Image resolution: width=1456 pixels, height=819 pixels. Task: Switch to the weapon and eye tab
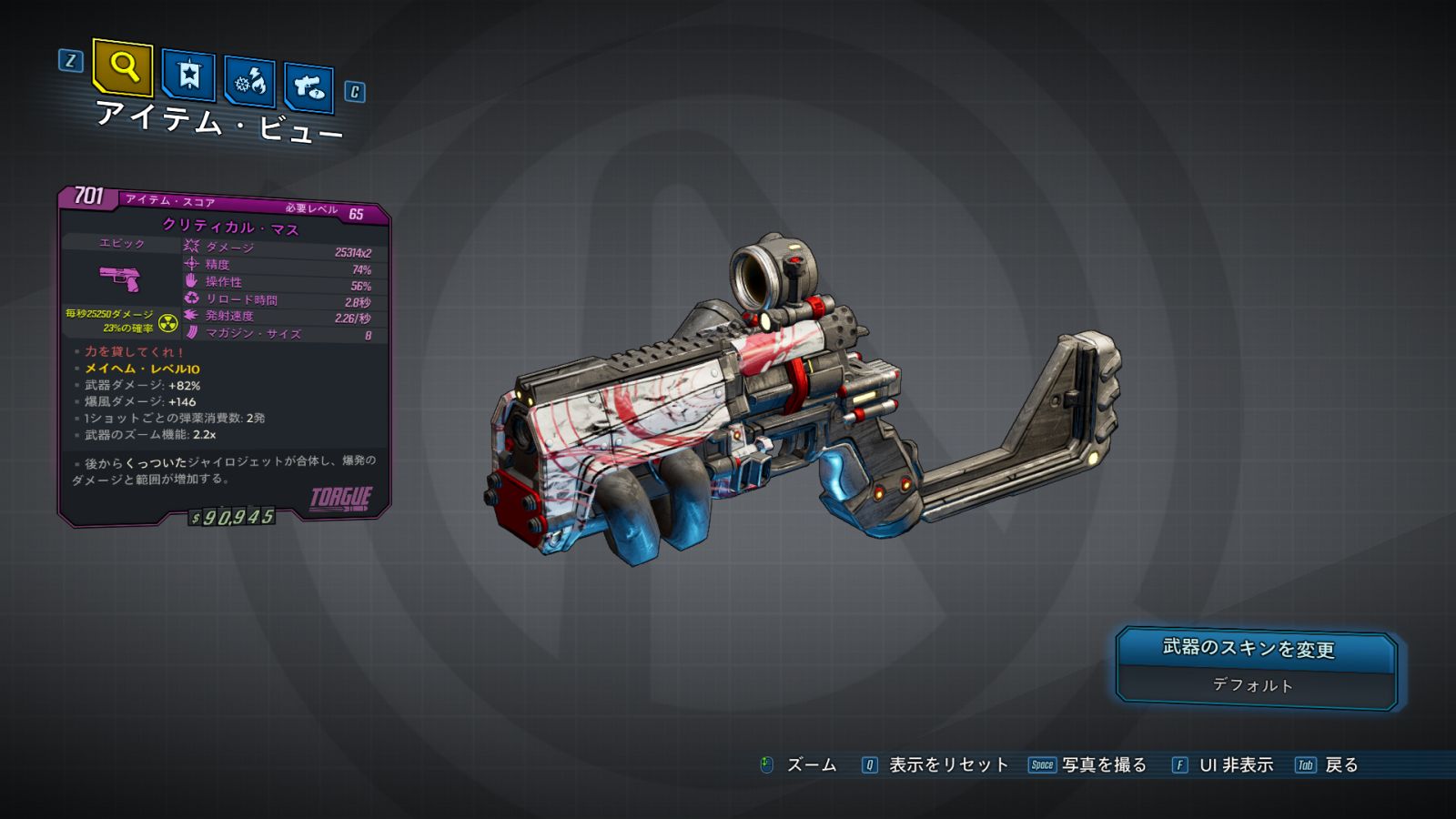click(308, 87)
